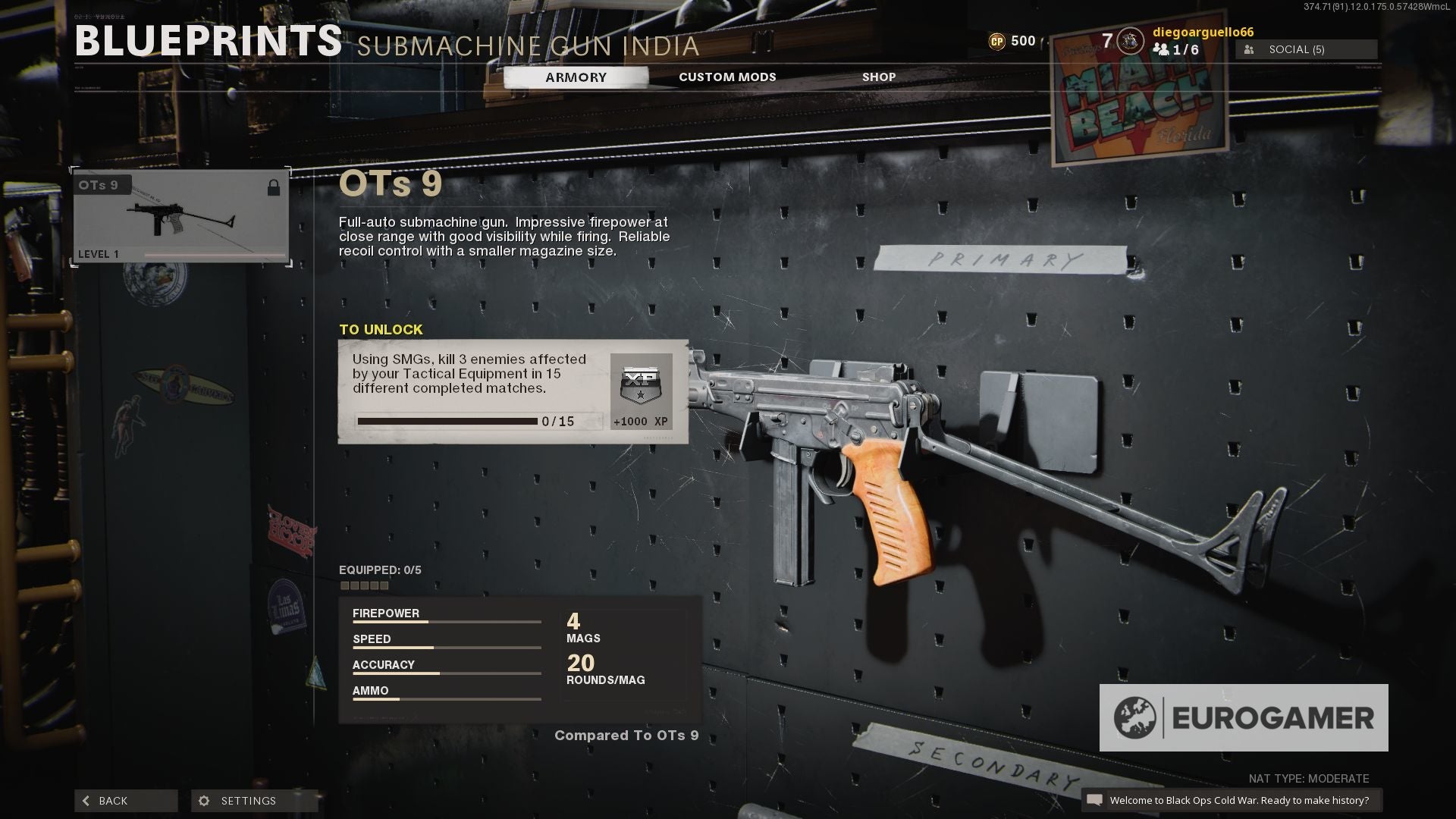Select the prestige emblem next to diegoarguello66
The width and height of the screenshot is (1456, 819).
click(1131, 41)
